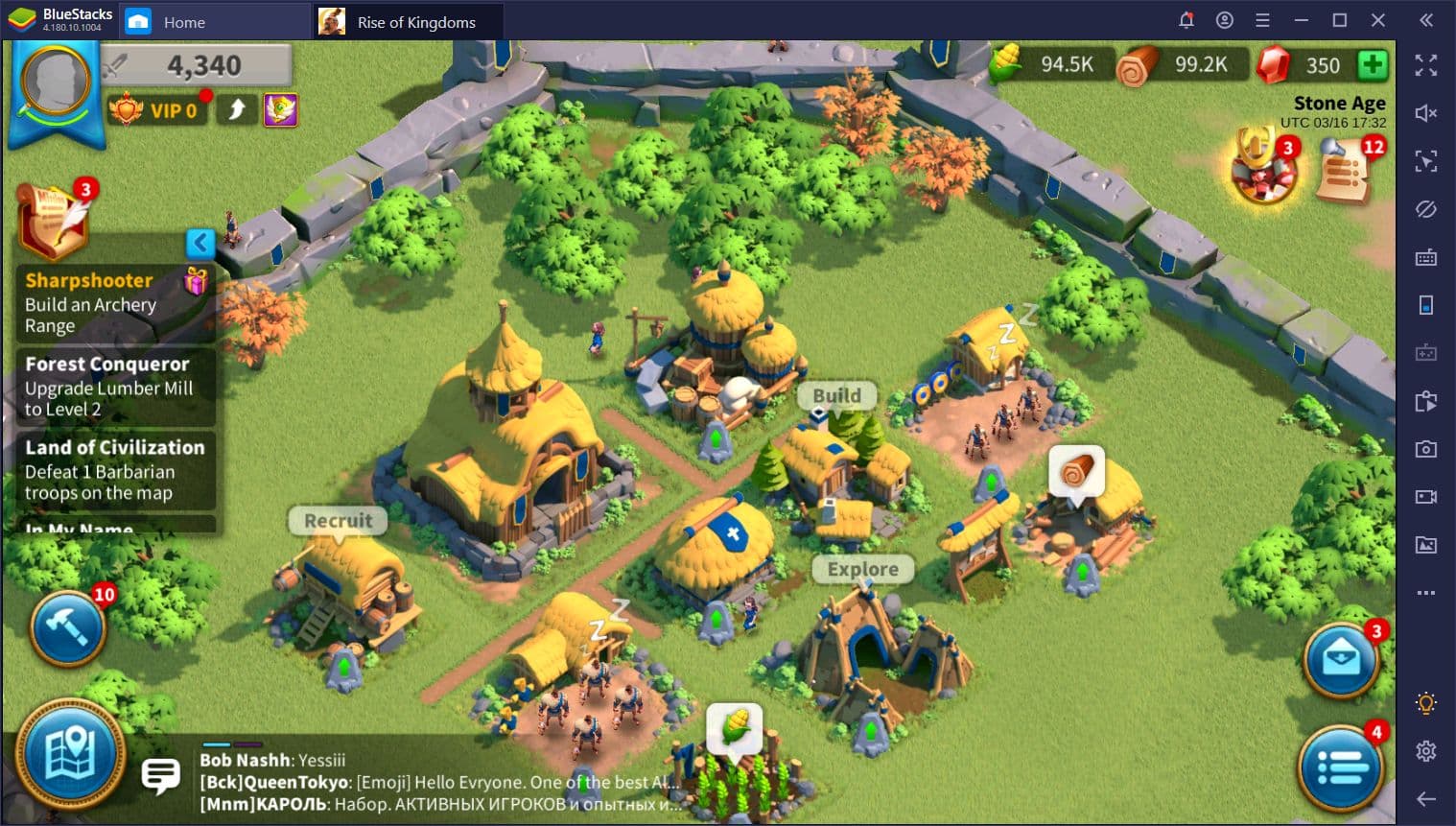Screen dimensions: 1456x826
Task: Open the world map icon at bottom left
Action: tap(67, 755)
